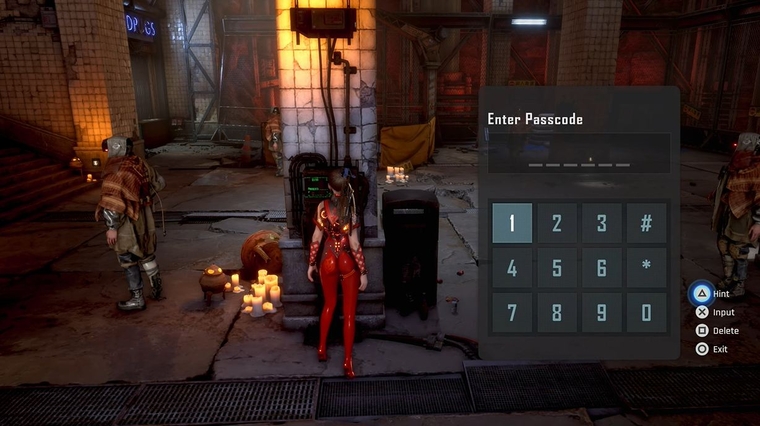Viewport: 760px width, 426px height.
Task: Click the passcode entry field
Action: tap(579, 154)
